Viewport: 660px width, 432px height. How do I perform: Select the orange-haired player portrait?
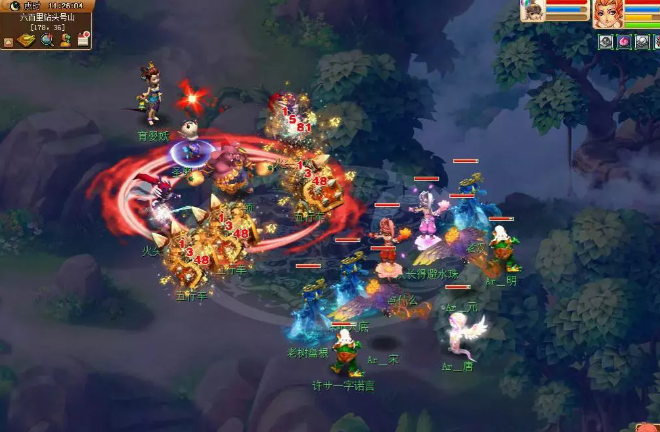point(609,13)
